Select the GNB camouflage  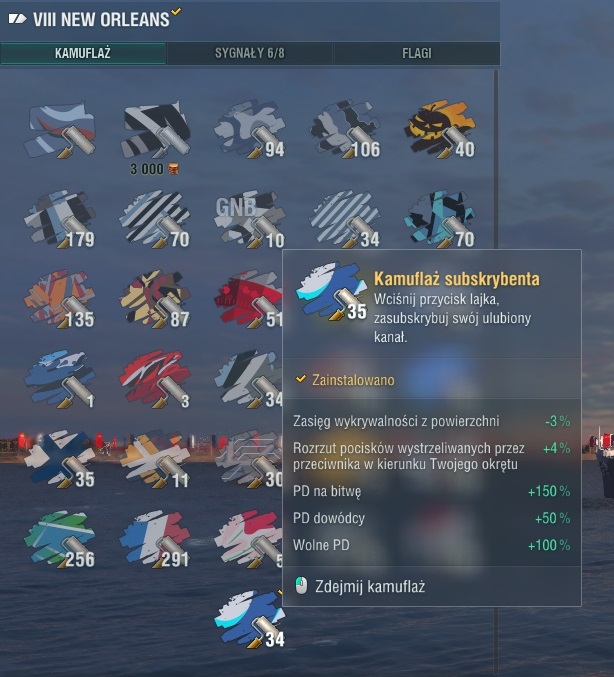click(246, 219)
